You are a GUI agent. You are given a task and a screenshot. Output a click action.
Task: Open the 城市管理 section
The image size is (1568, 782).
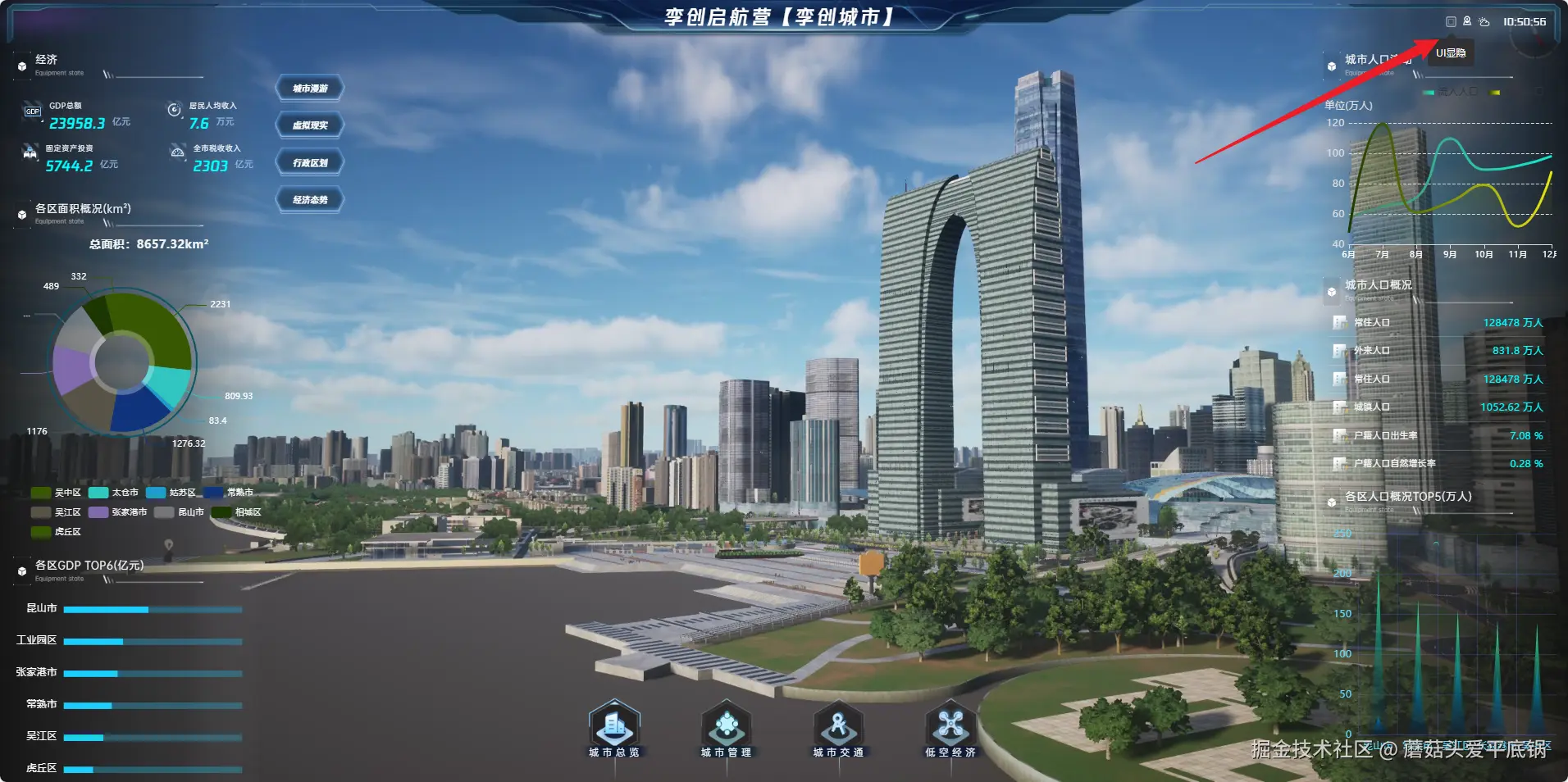pos(726,728)
